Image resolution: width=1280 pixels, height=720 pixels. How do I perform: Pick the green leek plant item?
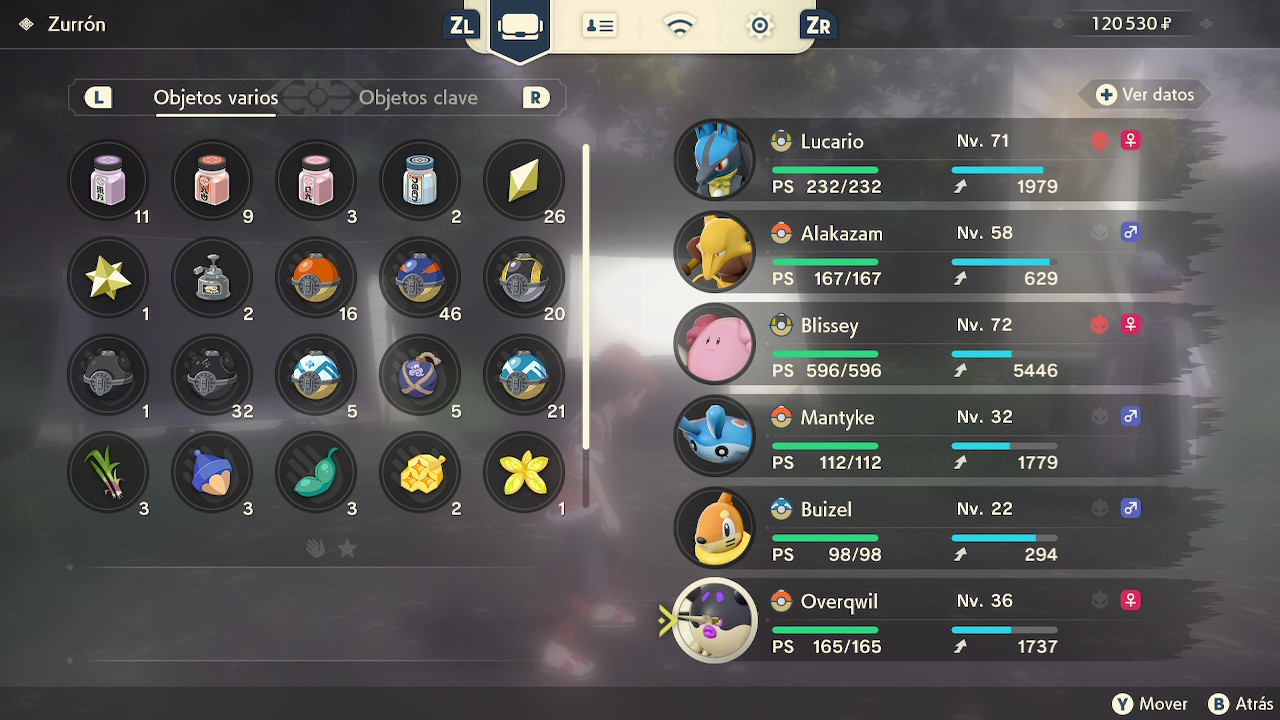107,471
